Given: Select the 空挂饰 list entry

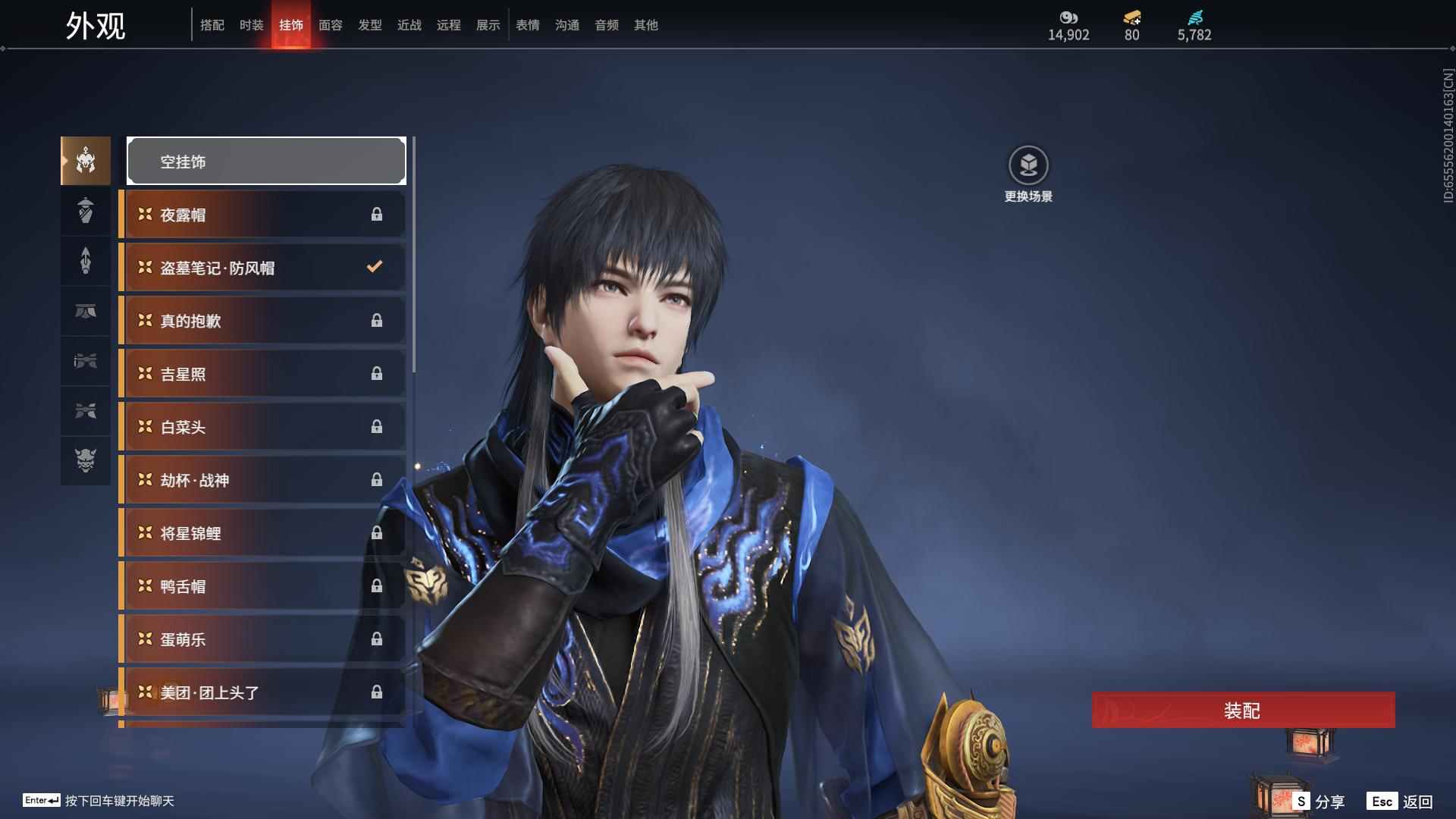Looking at the screenshot, I should [265, 160].
